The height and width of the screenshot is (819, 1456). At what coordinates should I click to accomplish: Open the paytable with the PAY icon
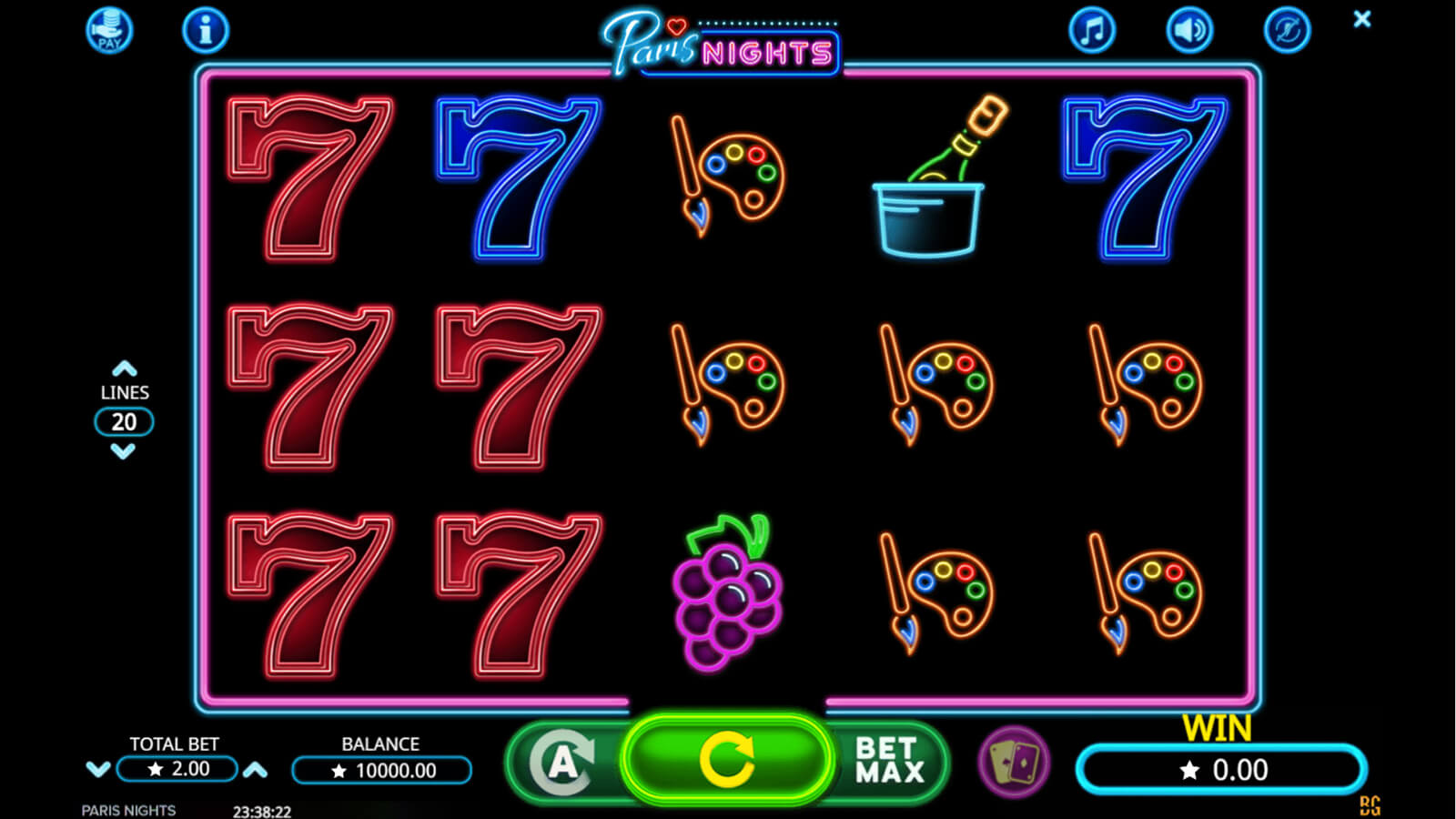coord(109,31)
